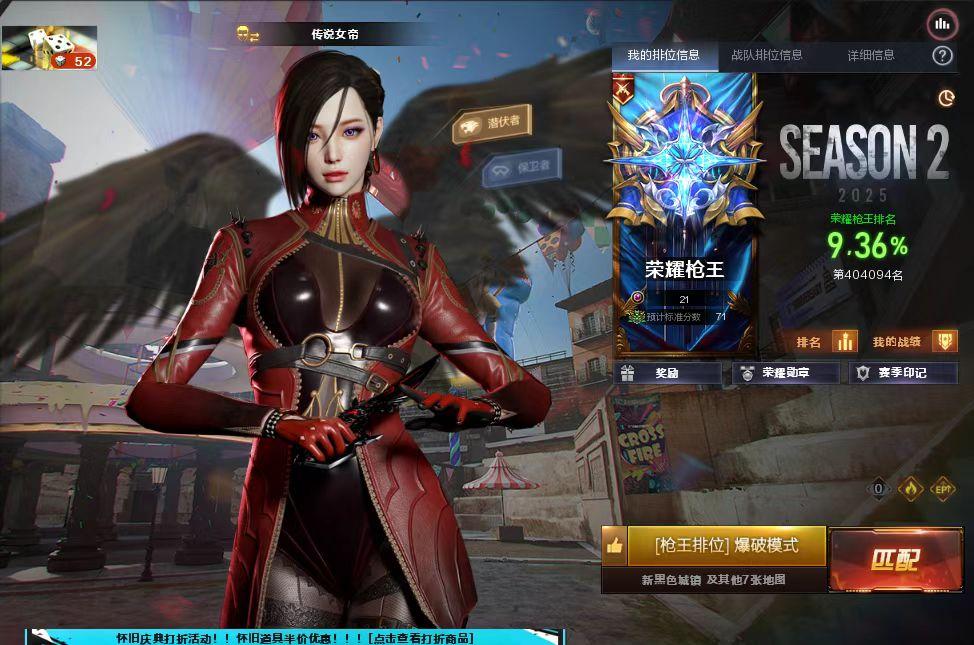This screenshot has height=645, width=974.
Task: Select the 我的排位信息 tab
Action: 663,56
